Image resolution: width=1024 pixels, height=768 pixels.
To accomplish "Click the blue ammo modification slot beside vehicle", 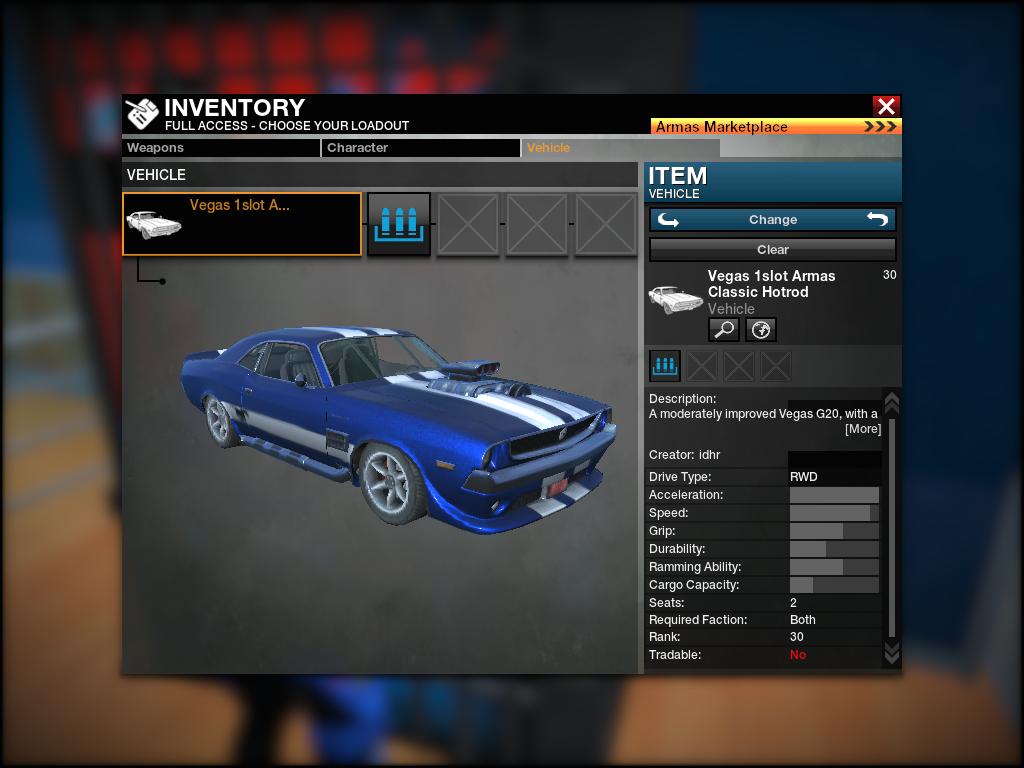I will pos(399,224).
